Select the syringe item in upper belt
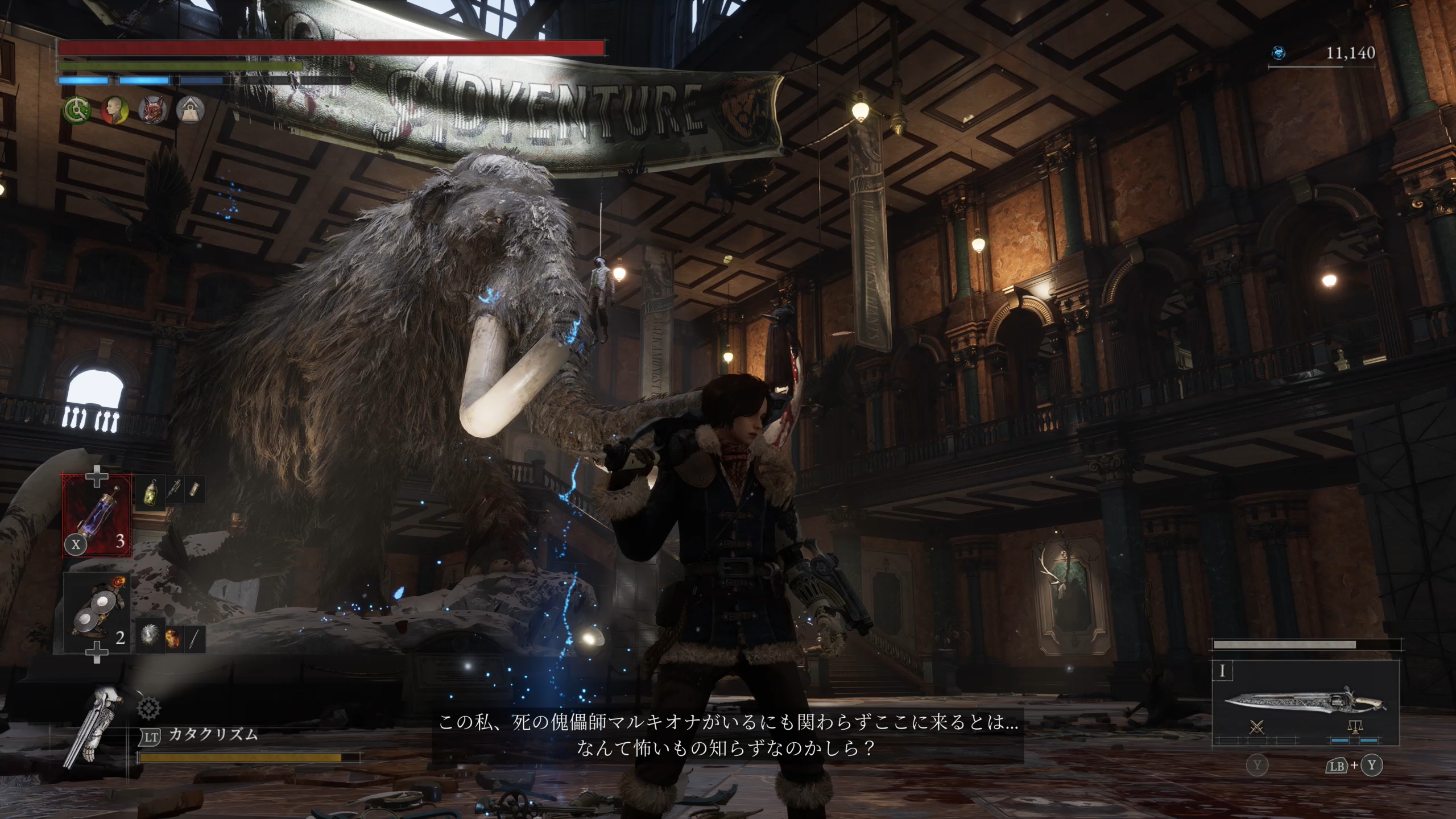Viewport: 1456px width, 819px height. (174, 489)
